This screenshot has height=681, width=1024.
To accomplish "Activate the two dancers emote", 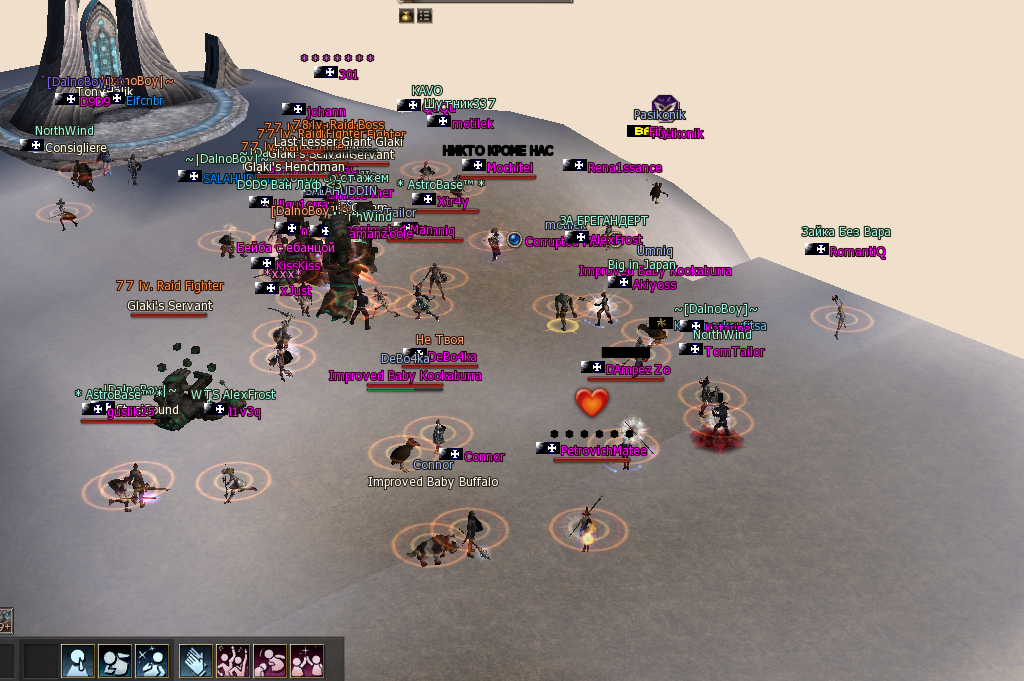I will point(232,660).
